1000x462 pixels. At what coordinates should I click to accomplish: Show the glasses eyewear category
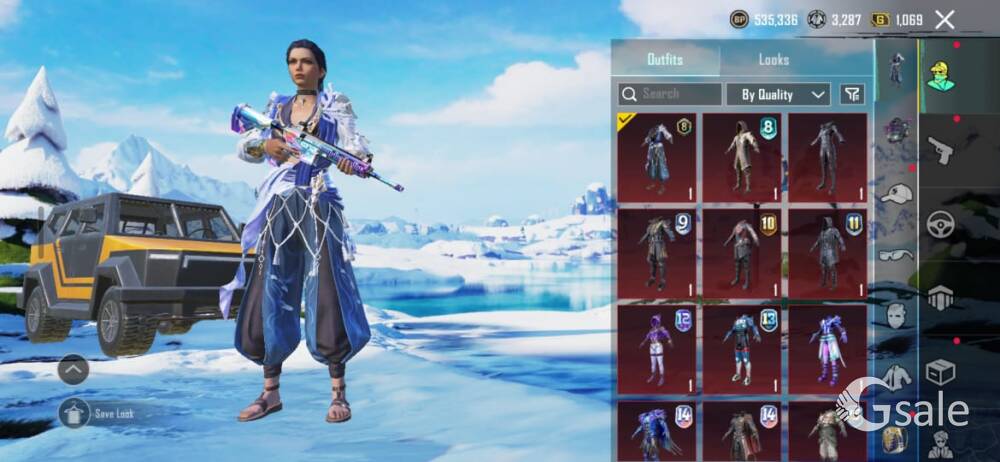point(896,255)
